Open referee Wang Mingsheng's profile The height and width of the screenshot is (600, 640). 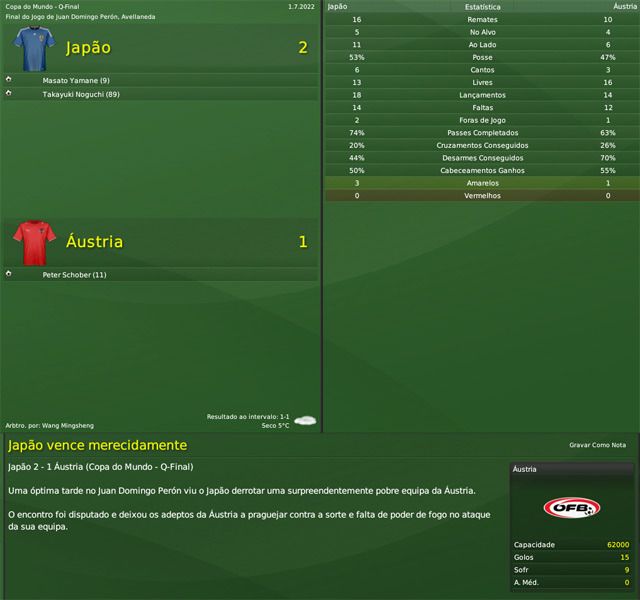[68, 425]
